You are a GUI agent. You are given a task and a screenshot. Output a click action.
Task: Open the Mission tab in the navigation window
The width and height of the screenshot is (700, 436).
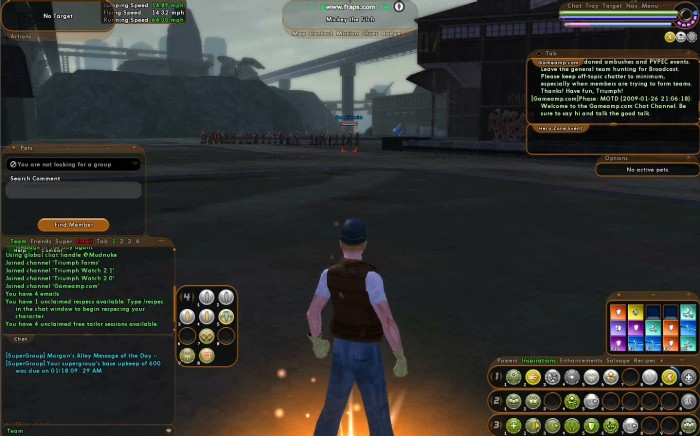click(346, 33)
